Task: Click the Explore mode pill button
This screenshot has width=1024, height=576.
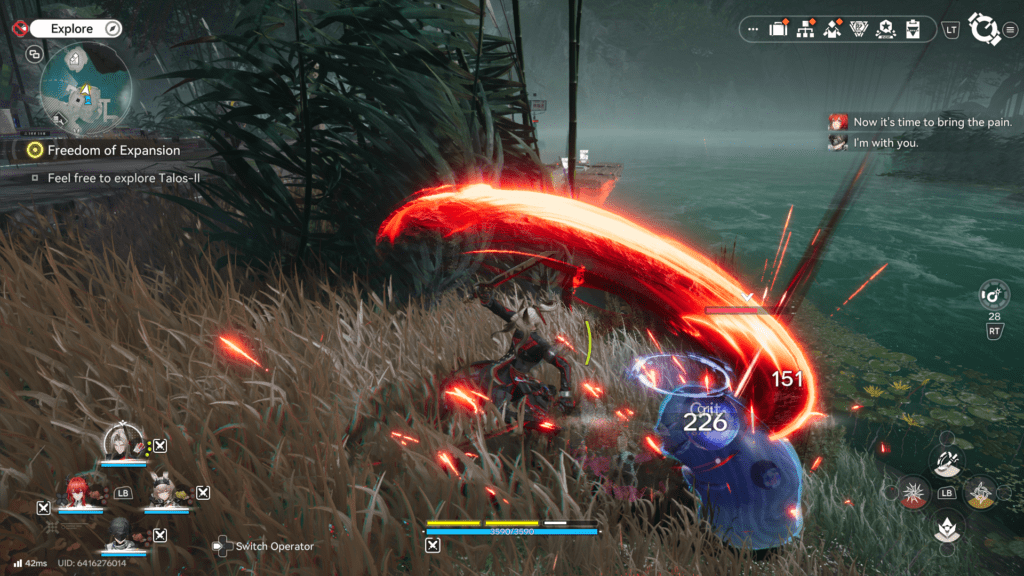Action: (x=72, y=29)
